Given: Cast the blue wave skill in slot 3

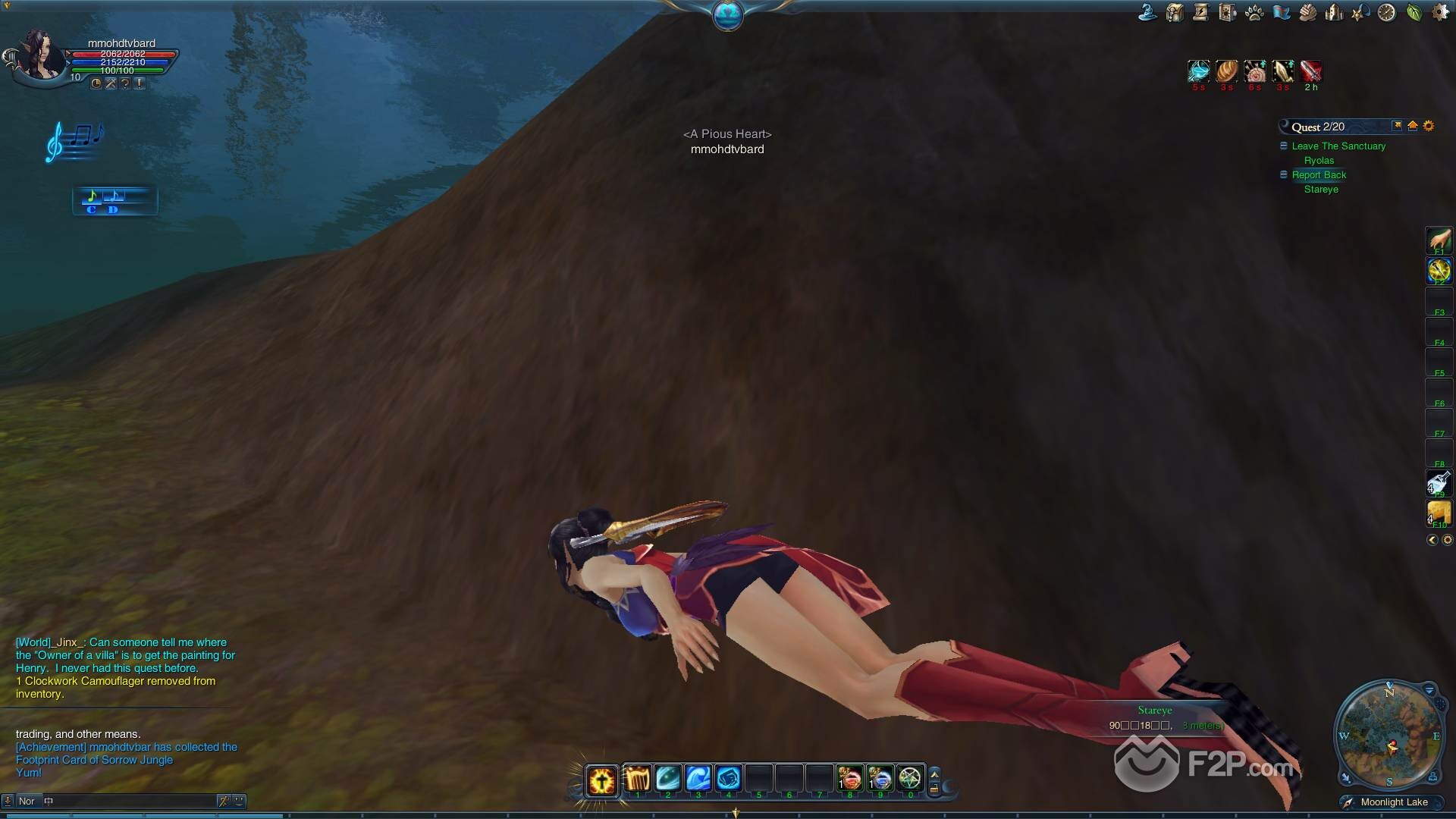Looking at the screenshot, I should 698,779.
